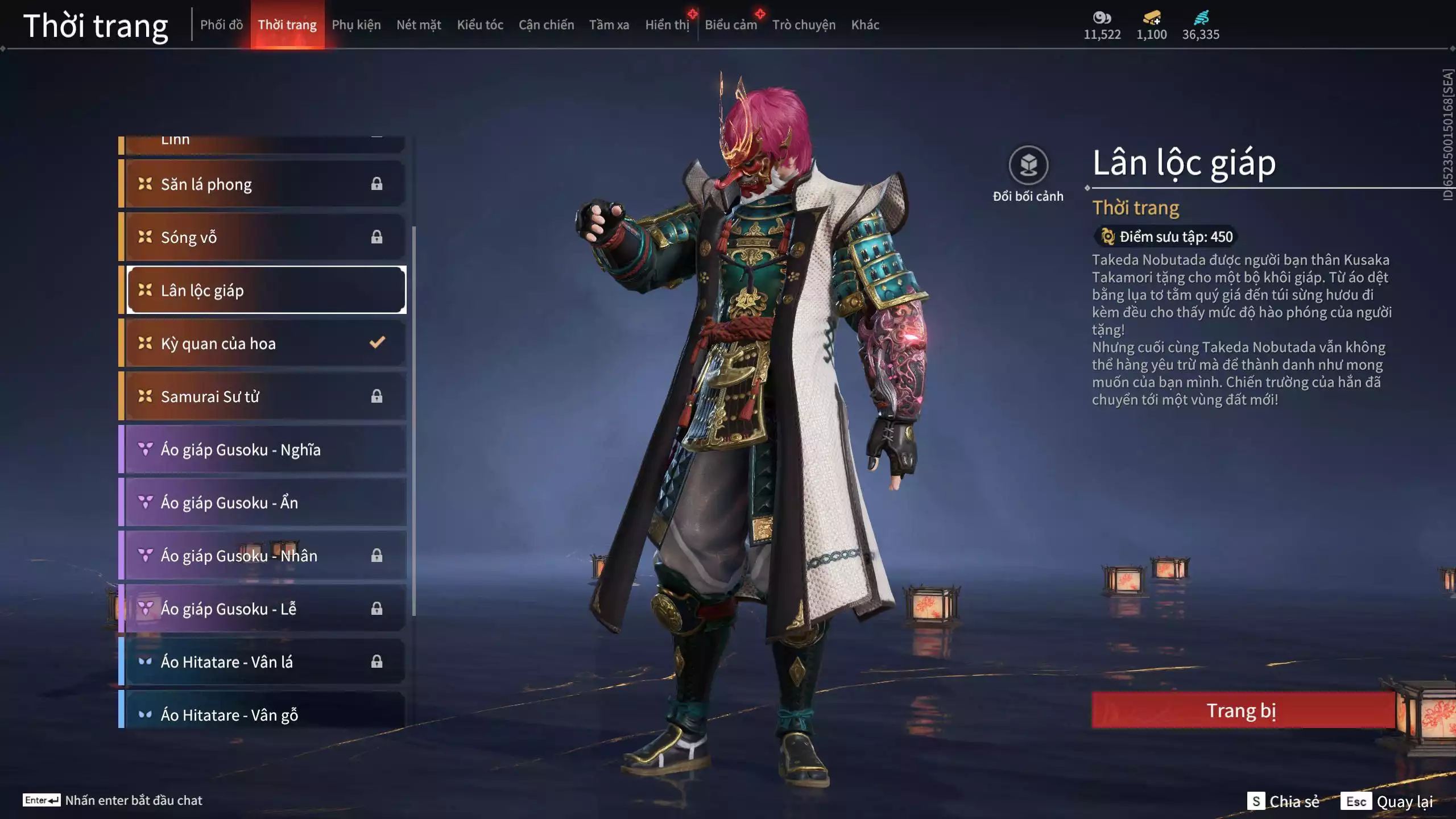1456x819 pixels.
Task: Switch to the Phối đồ tab
Action: 221,25
